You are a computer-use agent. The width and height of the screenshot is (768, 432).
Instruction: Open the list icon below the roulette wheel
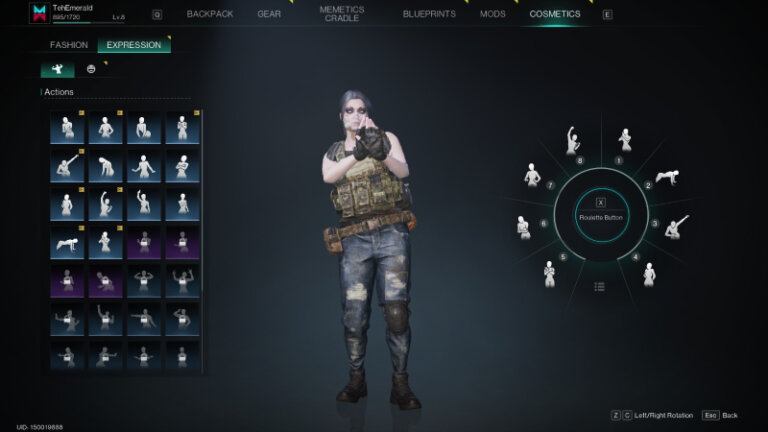click(599, 287)
